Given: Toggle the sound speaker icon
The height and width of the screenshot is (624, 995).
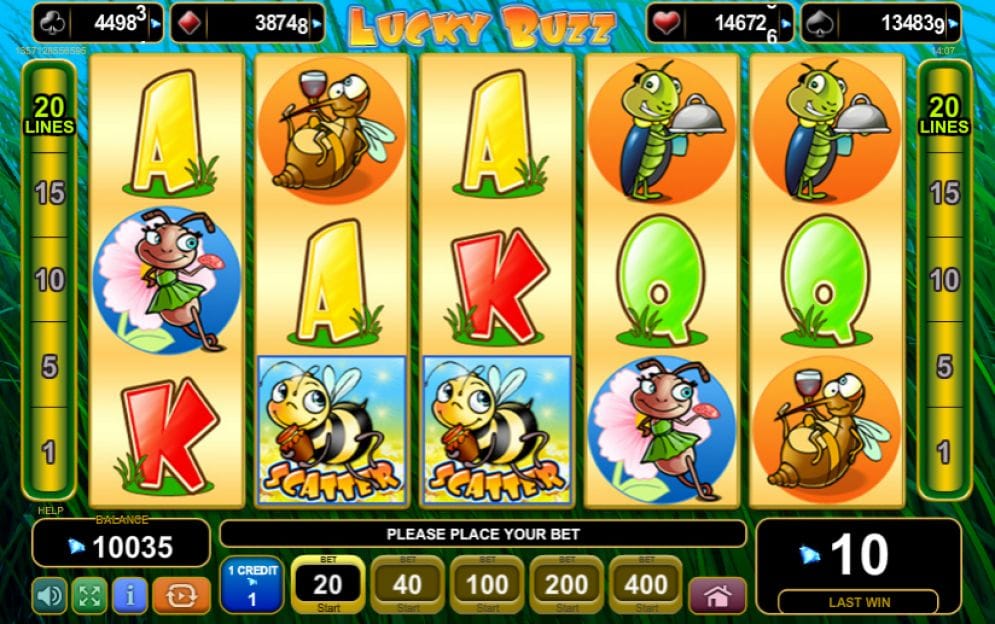Looking at the screenshot, I should pos(49,596).
